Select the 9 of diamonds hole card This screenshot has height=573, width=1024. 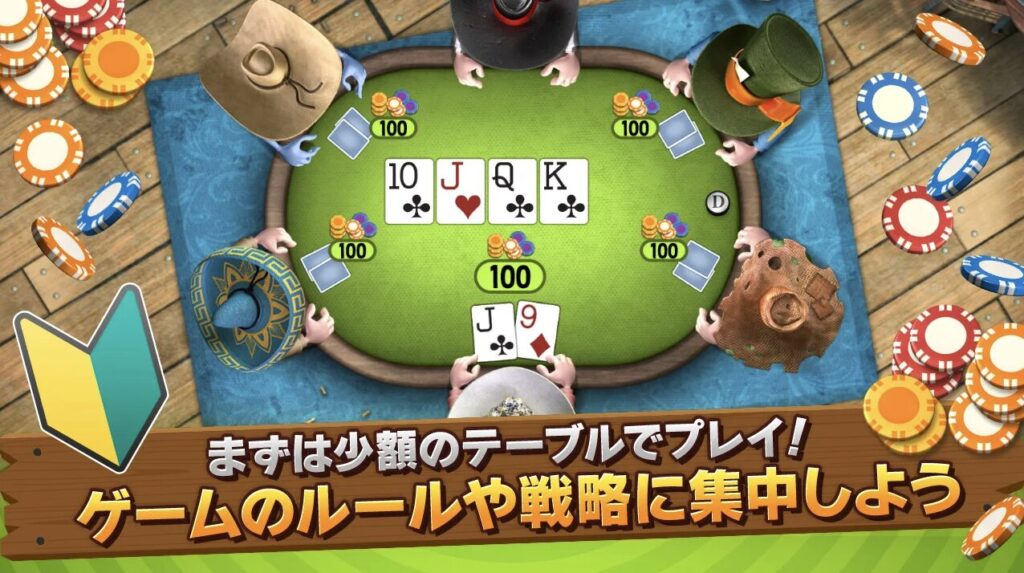tap(536, 331)
